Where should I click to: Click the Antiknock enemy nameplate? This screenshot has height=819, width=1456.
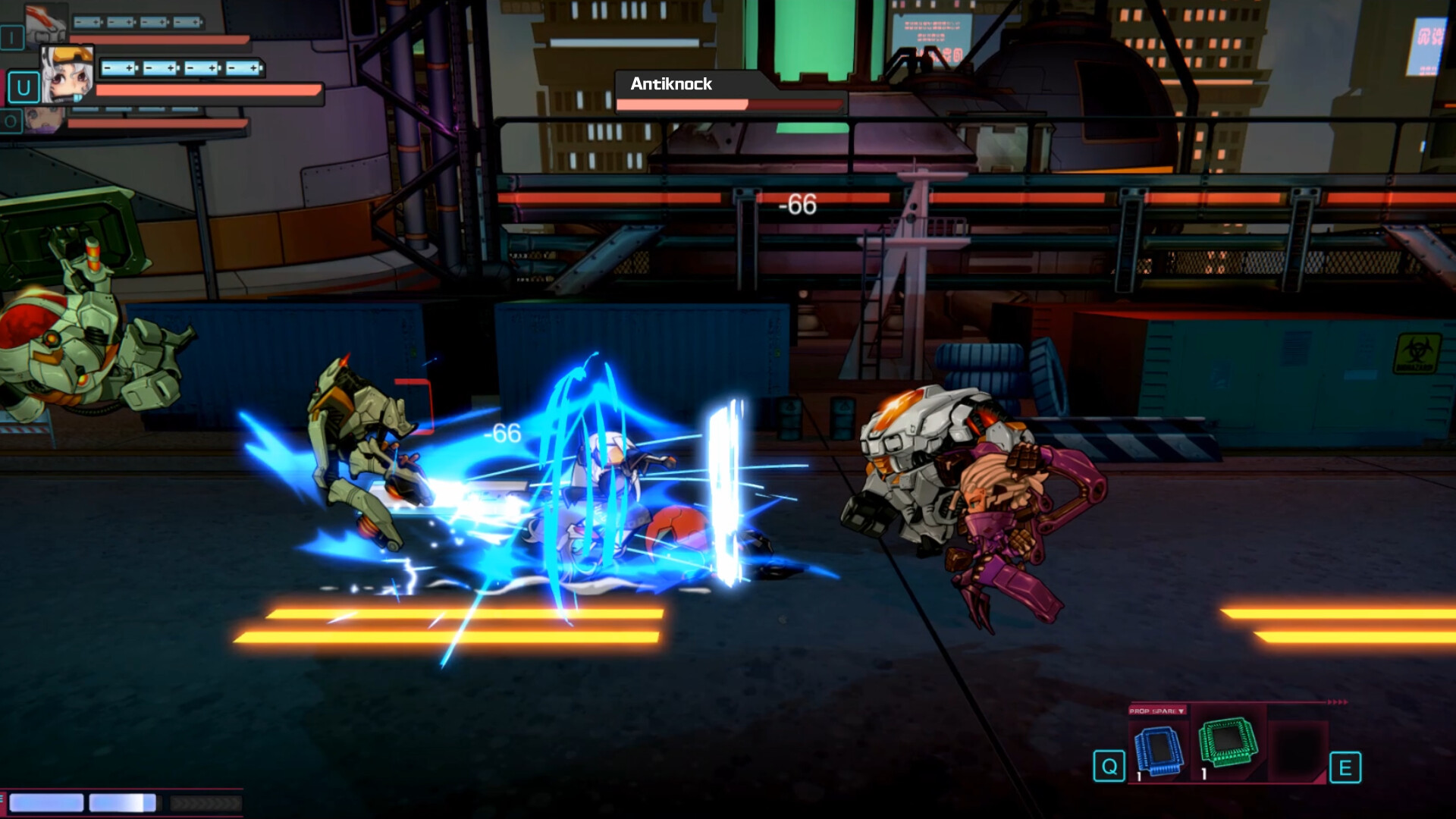(671, 84)
